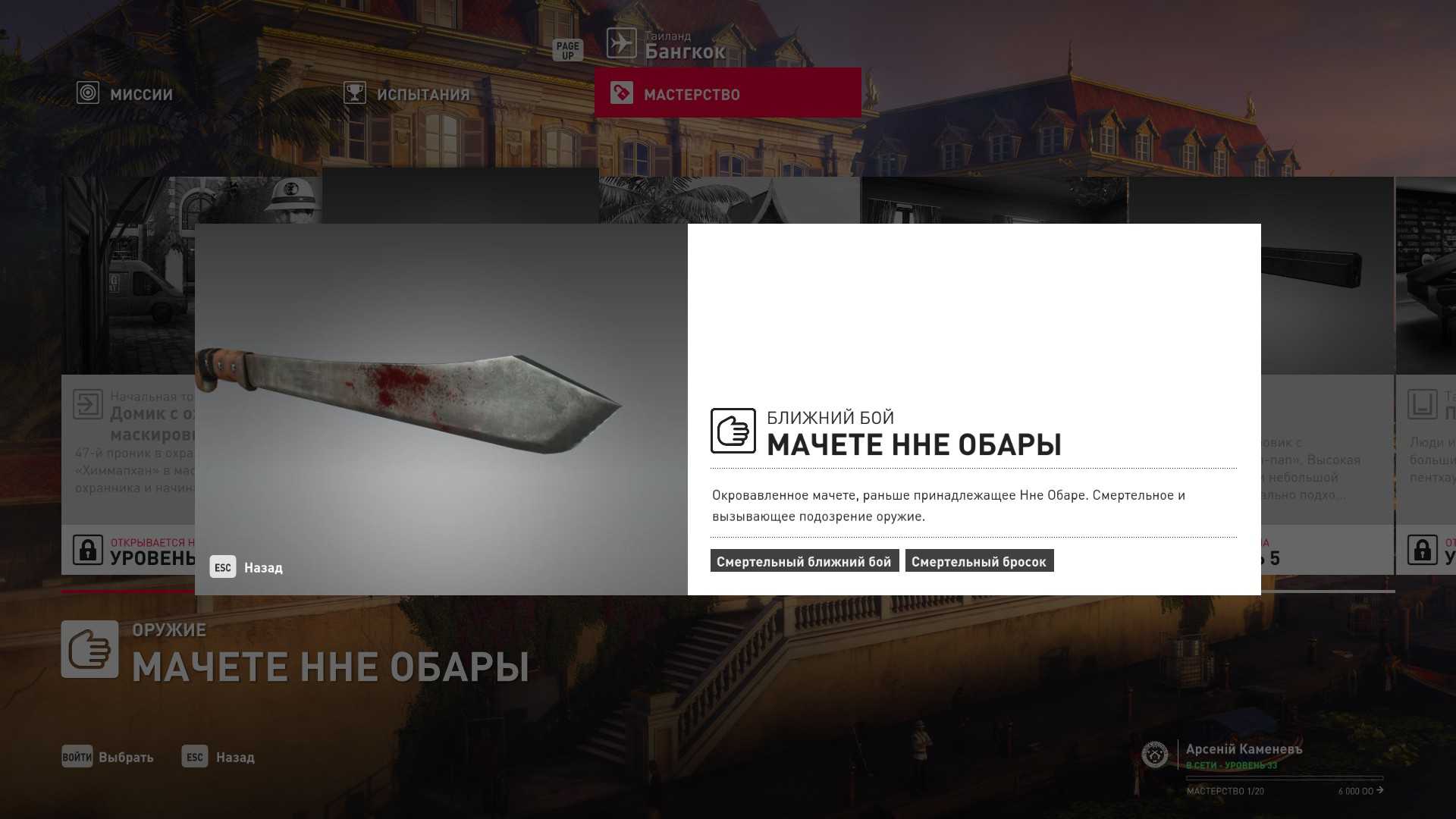
Task: Switch to the Миссии tab
Action: 126,94
